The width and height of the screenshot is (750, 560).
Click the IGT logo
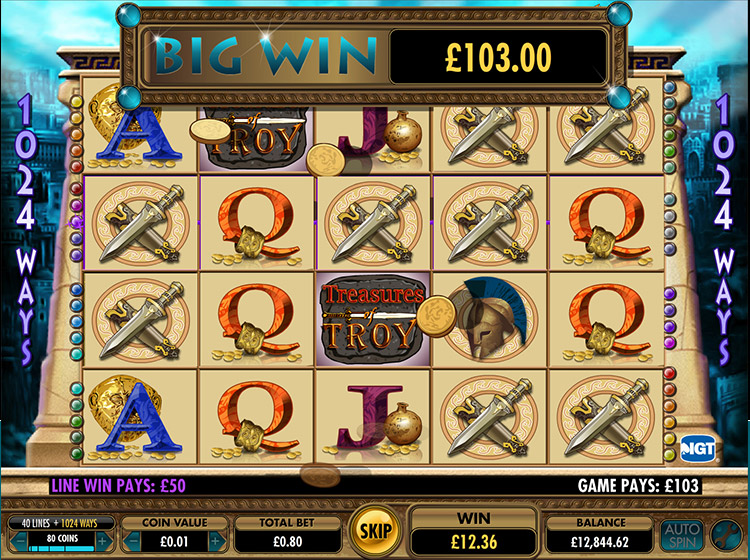click(x=695, y=447)
